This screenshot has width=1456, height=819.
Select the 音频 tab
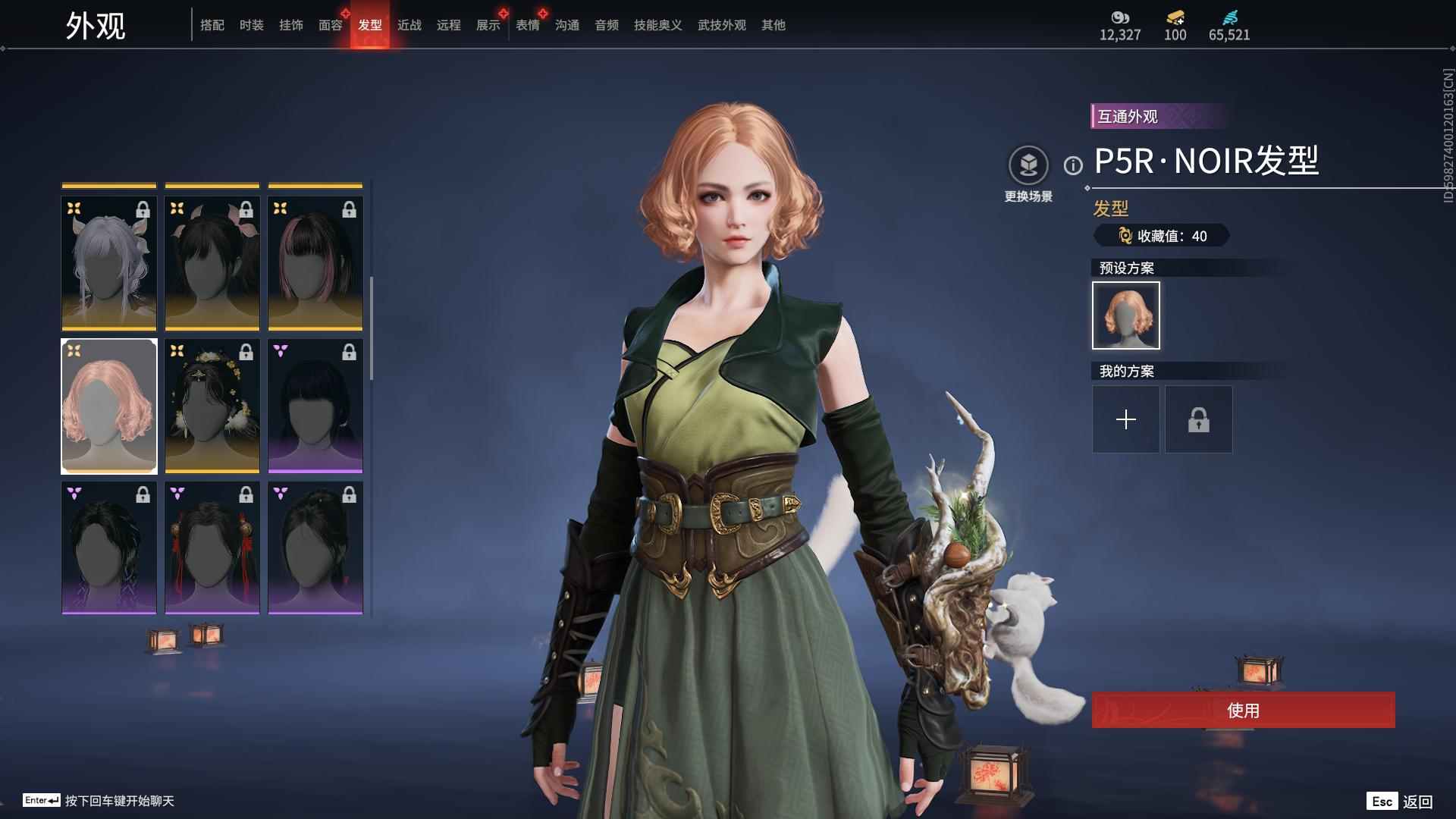(606, 25)
